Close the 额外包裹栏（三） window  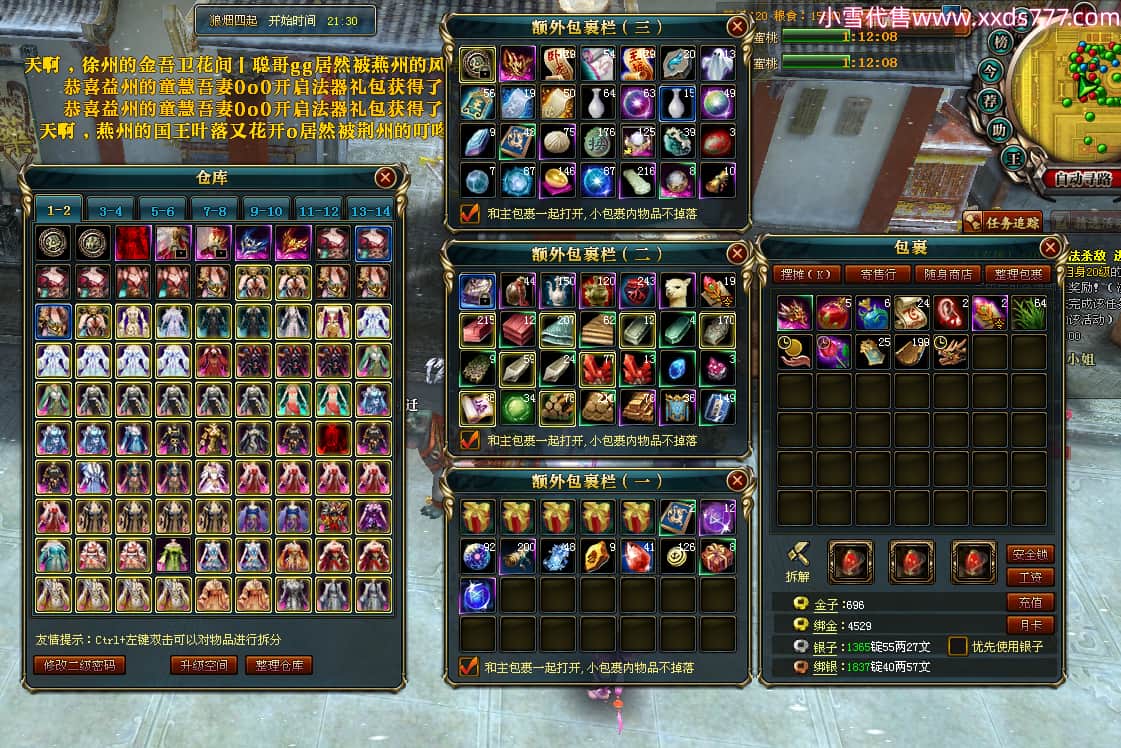(x=737, y=27)
